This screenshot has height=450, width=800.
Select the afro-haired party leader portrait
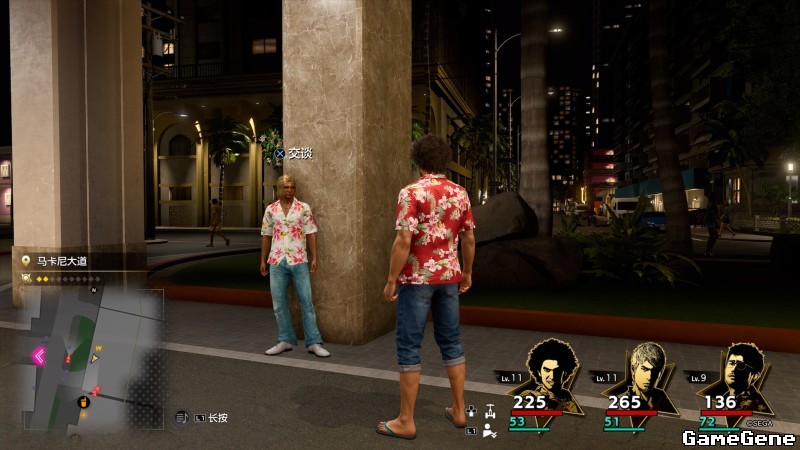pos(546,368)
